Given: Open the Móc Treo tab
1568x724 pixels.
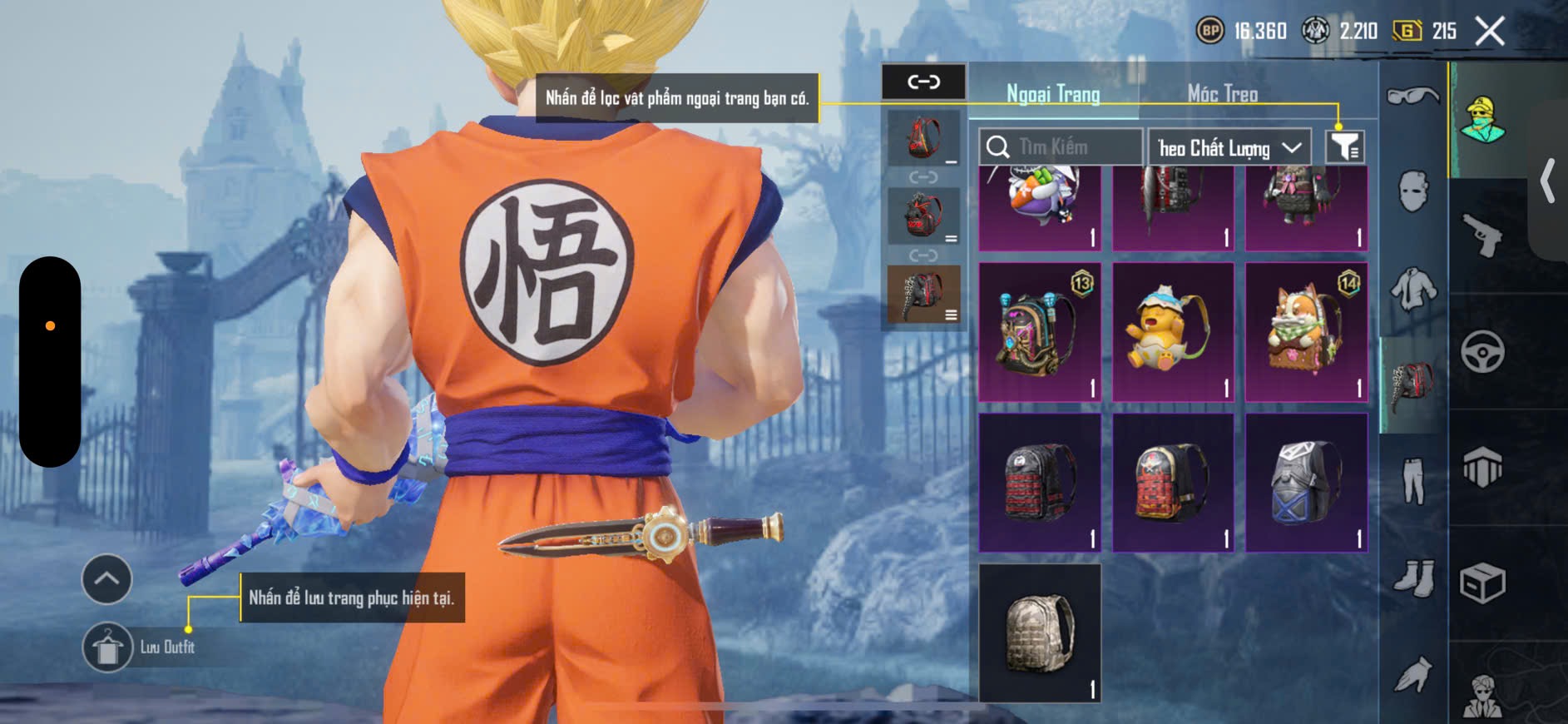Looking at the screenshot, I should [x=1222, y=94].
